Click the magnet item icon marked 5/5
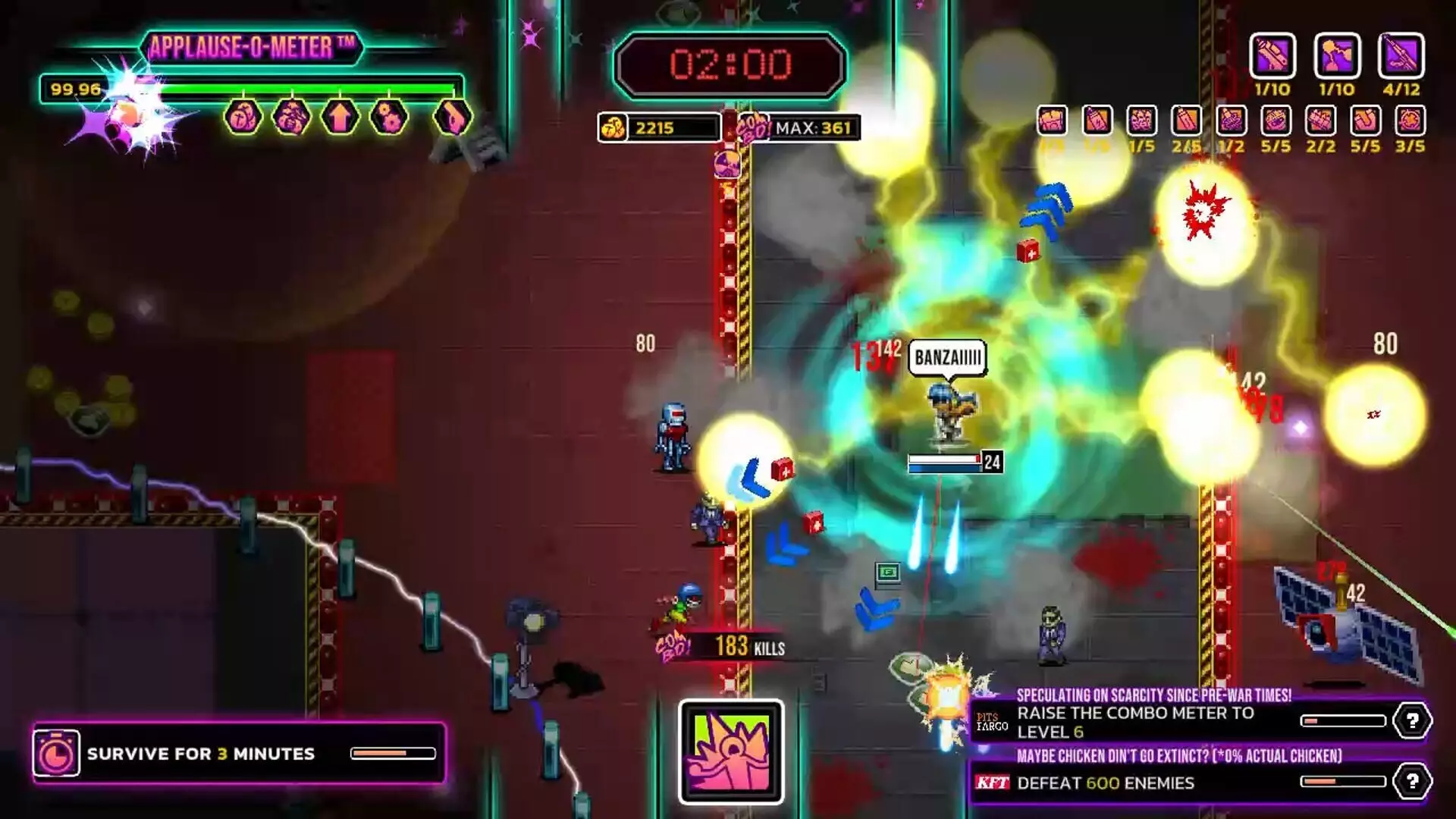This screenshot has height=819, width=1456. point(1365,121)
